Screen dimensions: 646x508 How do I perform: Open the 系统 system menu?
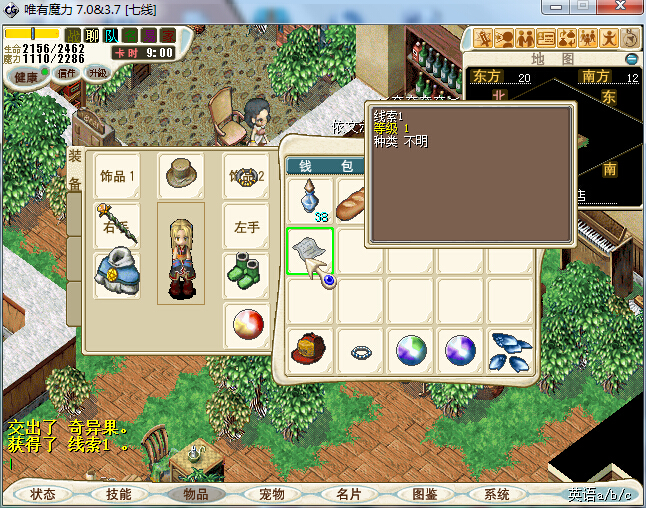pyautogui.click(x=497, y=494)
